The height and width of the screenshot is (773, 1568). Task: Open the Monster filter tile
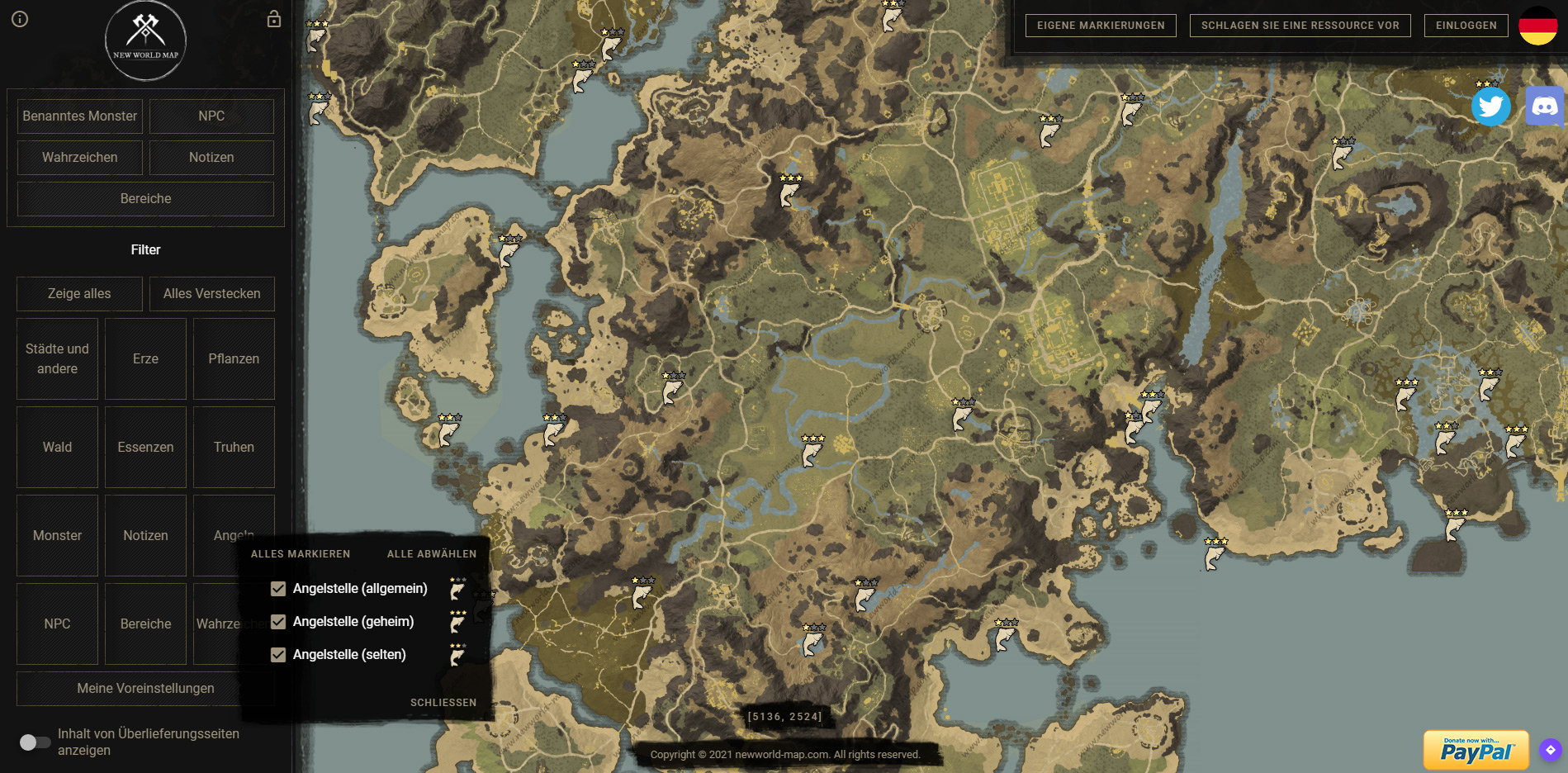[x=57, y=536]
